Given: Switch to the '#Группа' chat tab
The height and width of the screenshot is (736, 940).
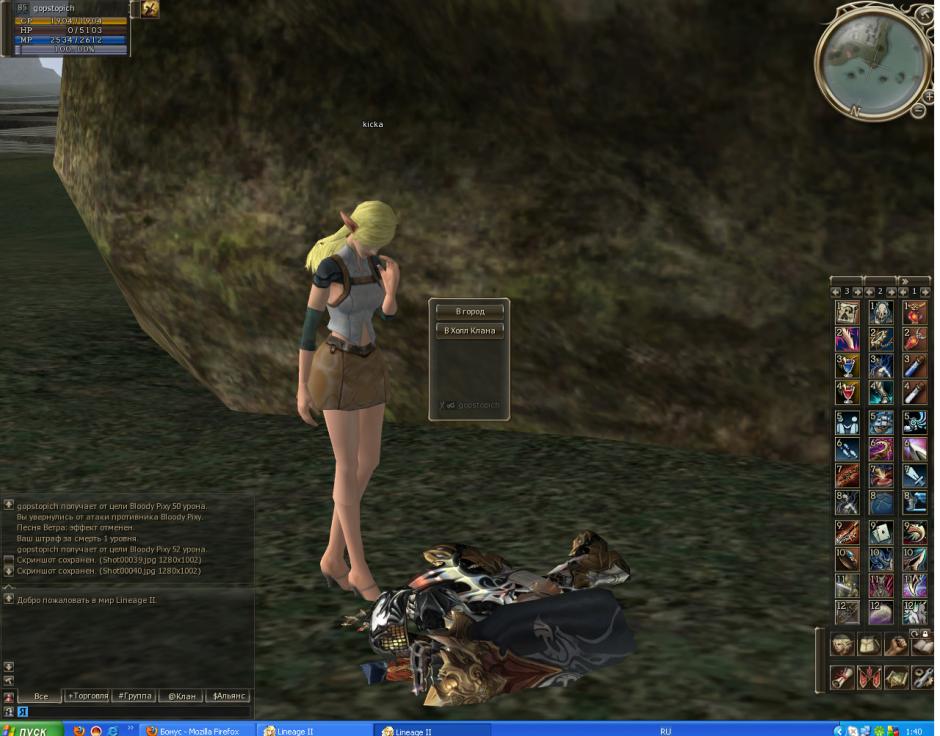Looking at the screenshot, I should click(x=134, y=695).
